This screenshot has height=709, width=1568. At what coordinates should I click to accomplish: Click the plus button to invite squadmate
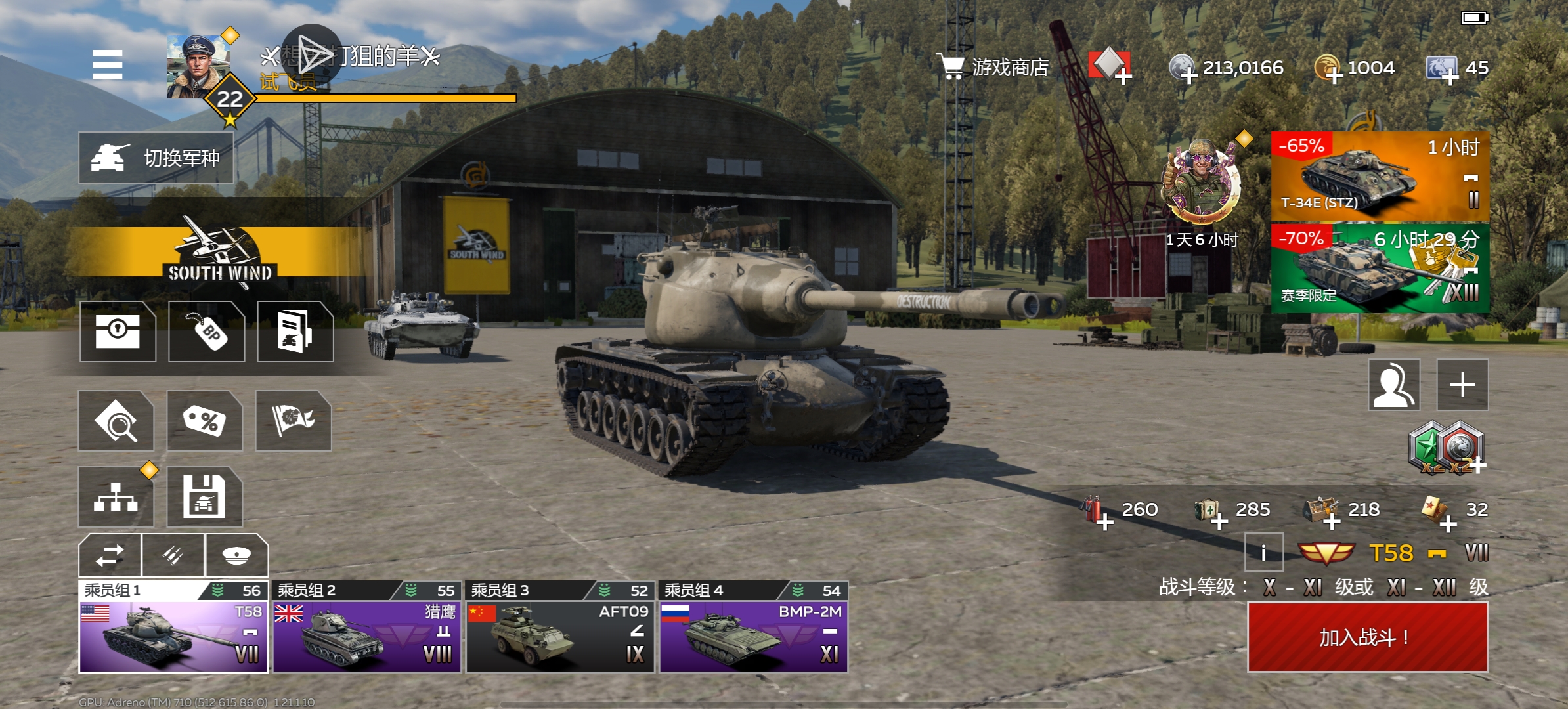[x=1462, y=385]
